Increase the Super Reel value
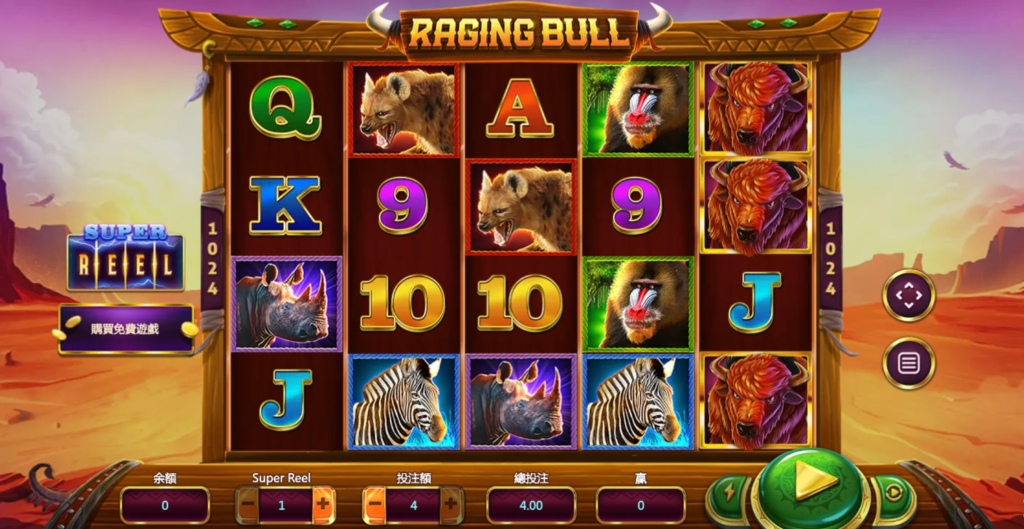This screenshot has width=1024, height=529. point(323,505)
